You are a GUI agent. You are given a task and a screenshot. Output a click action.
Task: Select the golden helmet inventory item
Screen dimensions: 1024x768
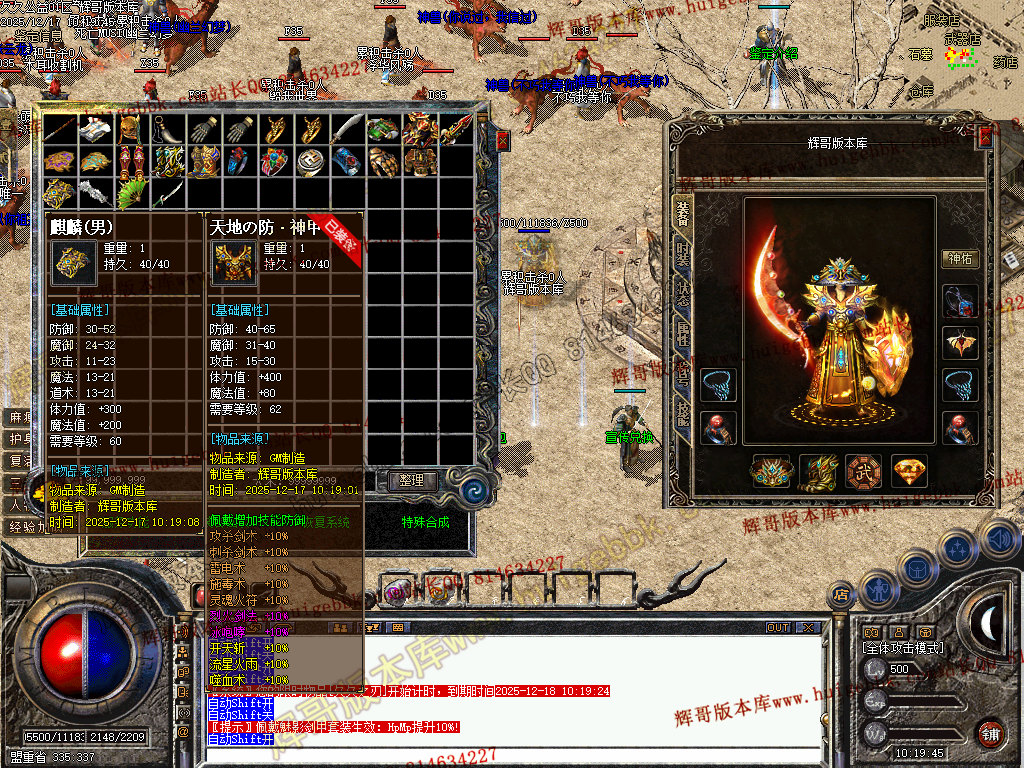point(131,129)
